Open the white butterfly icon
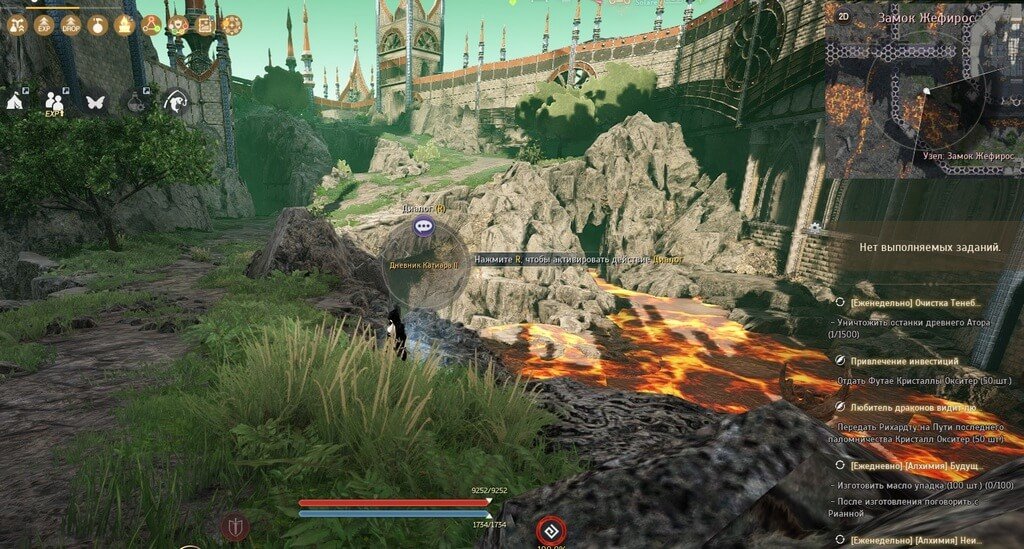 coord(96,101)
